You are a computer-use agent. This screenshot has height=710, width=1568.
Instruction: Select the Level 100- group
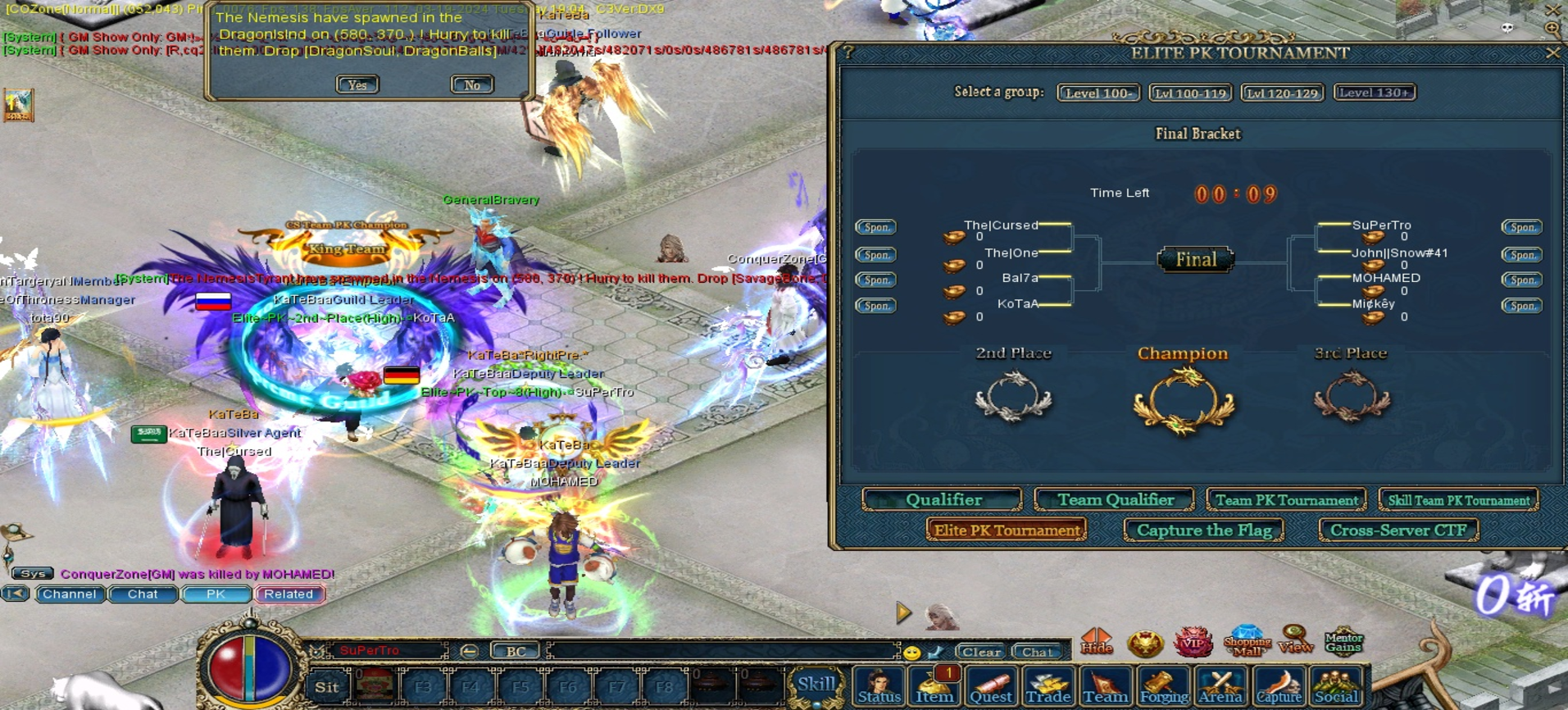(x=1098, y=93)
